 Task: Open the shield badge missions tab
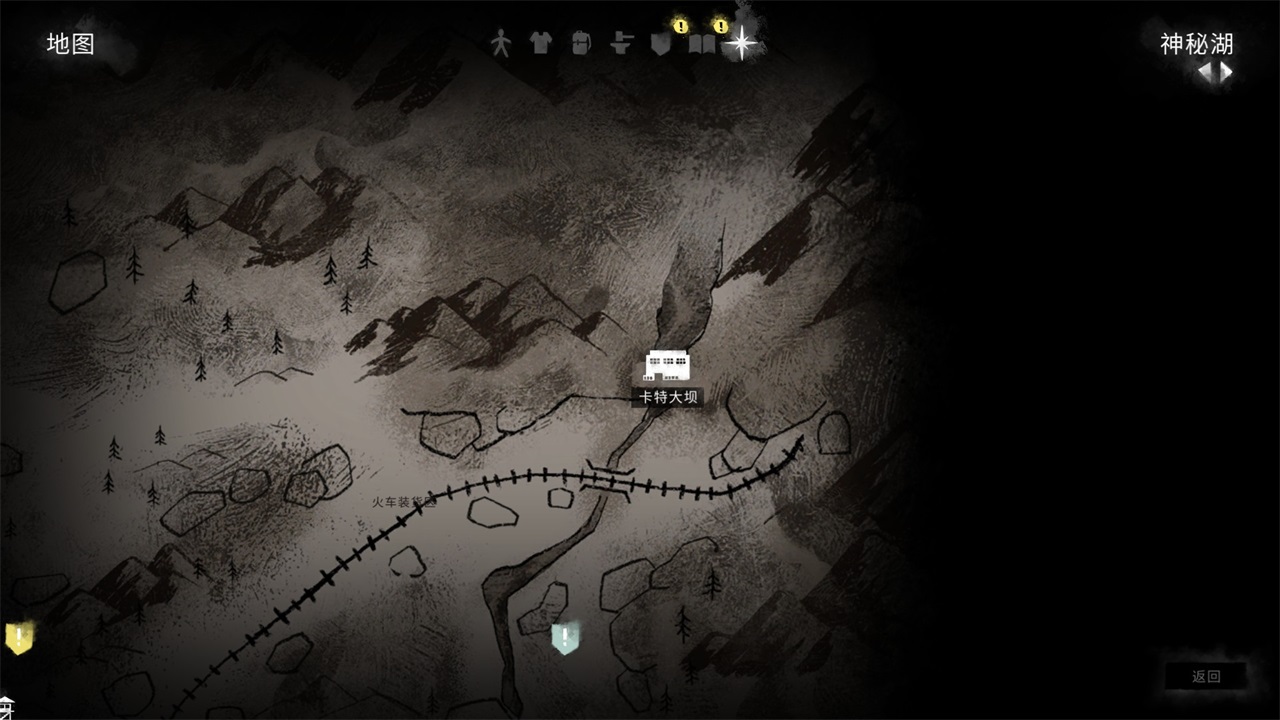click(660, 43)
